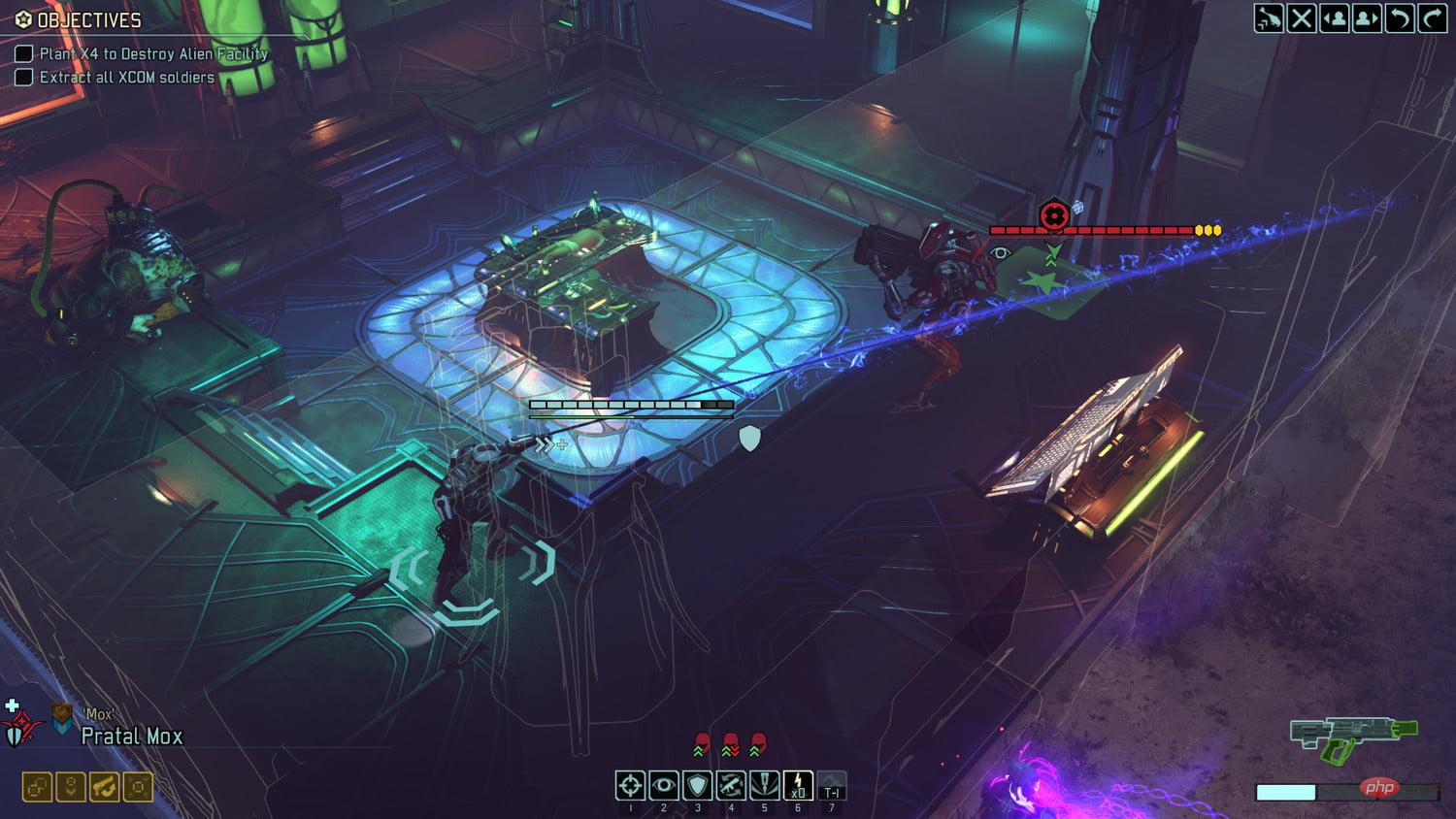Toggle the Plant X4 objective checkbox
1456x819 pixels.
point(23,54)
